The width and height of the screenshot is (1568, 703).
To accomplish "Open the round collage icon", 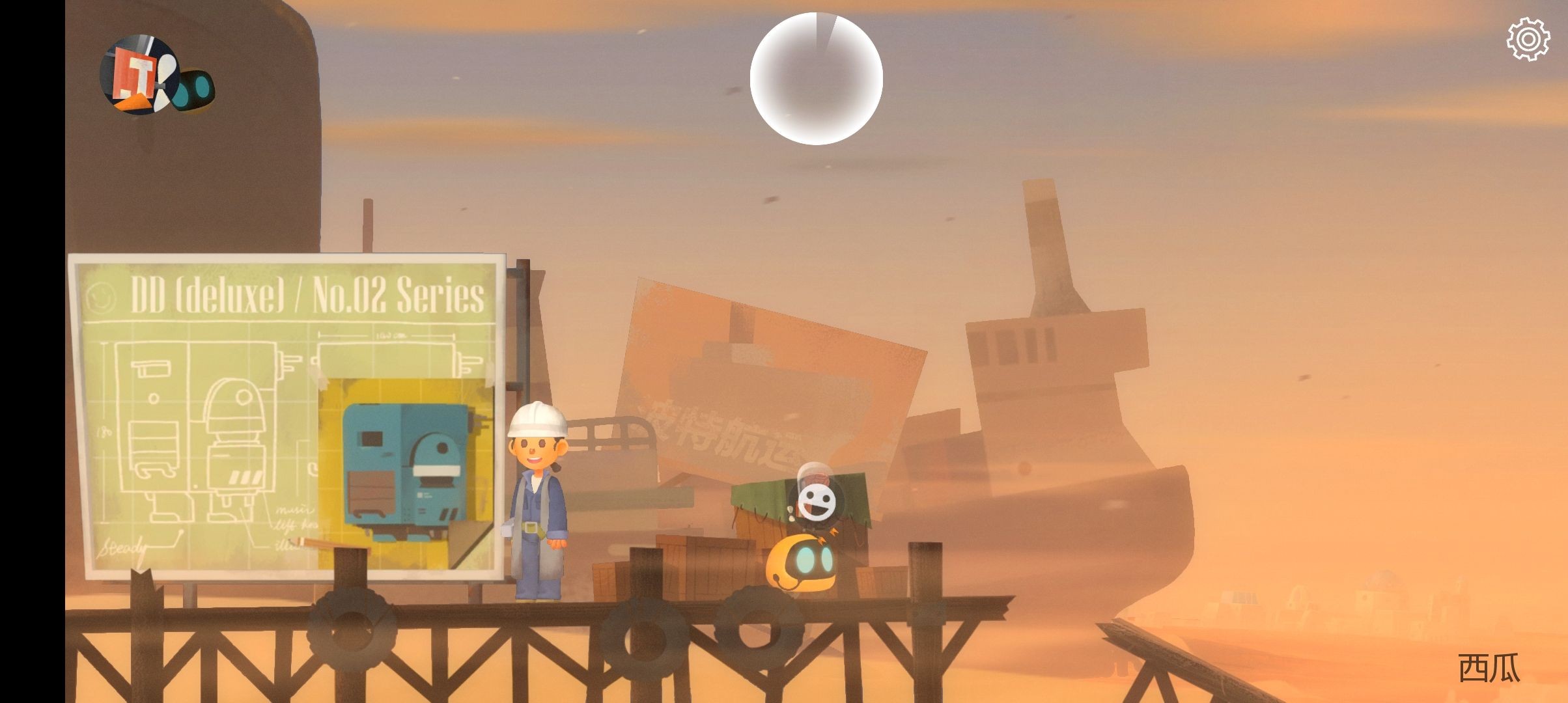I will [139, 75].
